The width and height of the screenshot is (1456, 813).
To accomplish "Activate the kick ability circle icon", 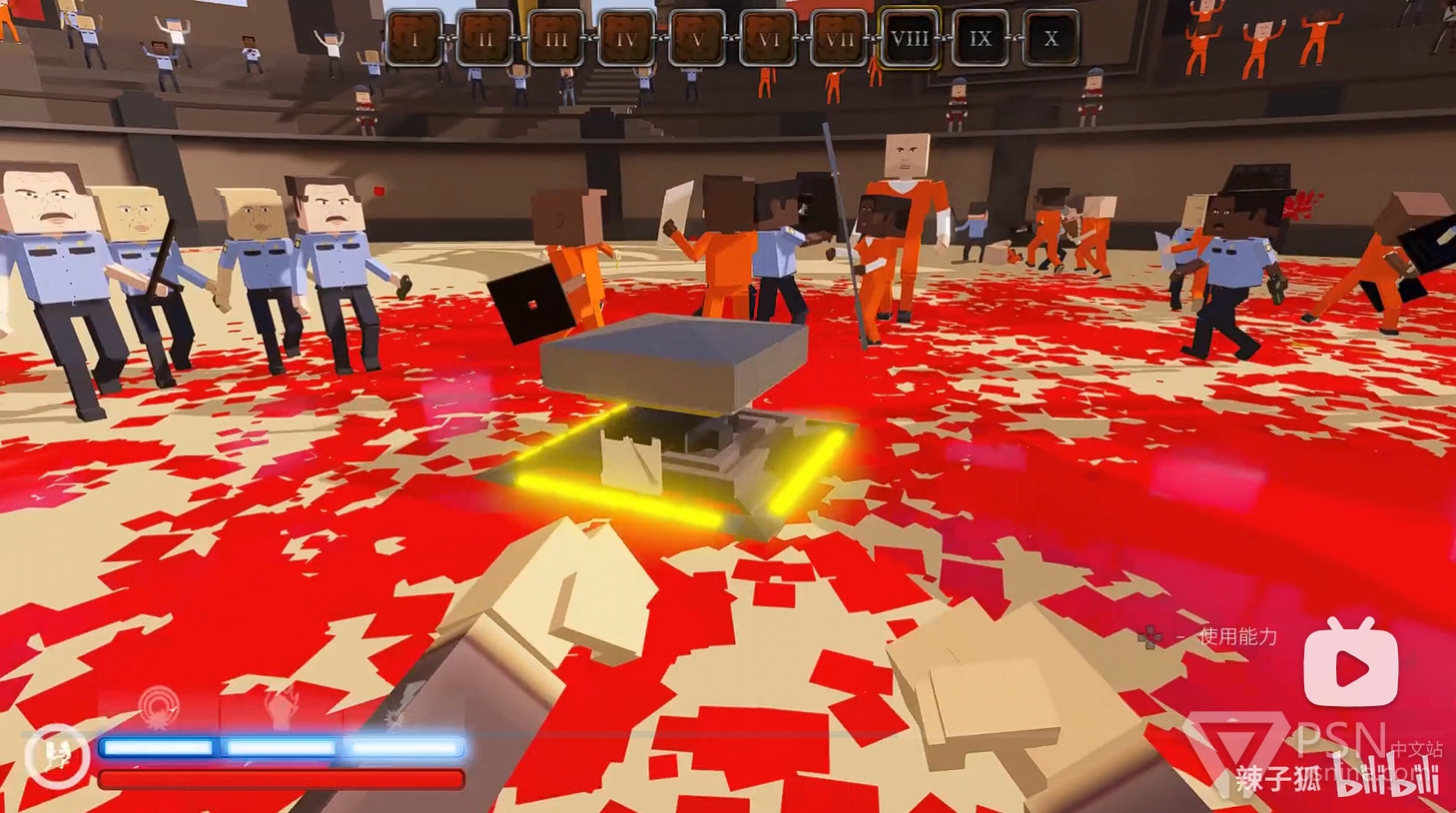I will point(57,755).
